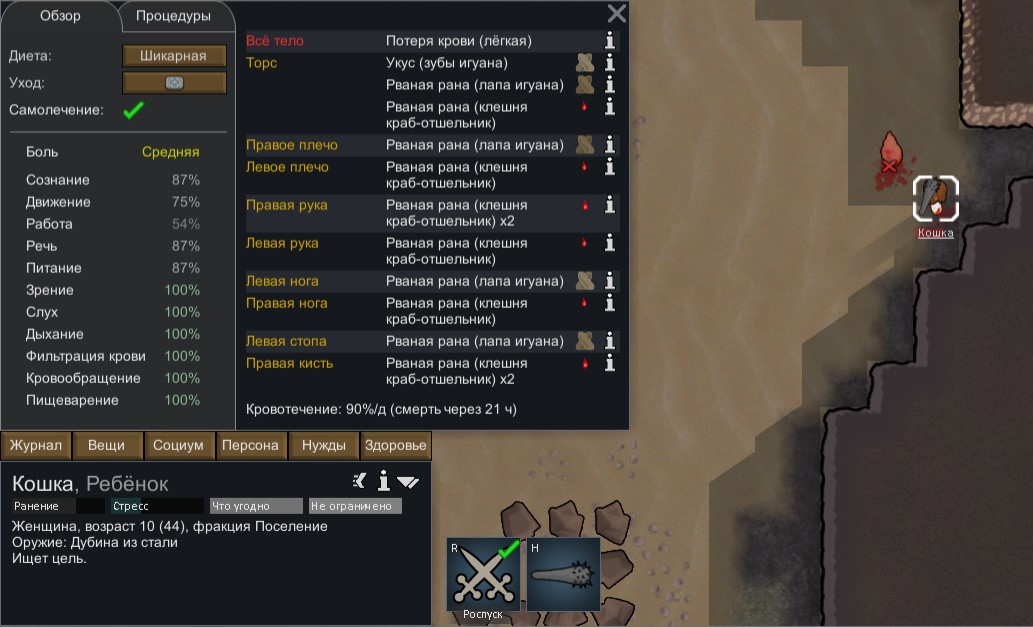Switch to the Вещи tab
The width and height of the screenshot is (1033, 627).
point(106,446)
